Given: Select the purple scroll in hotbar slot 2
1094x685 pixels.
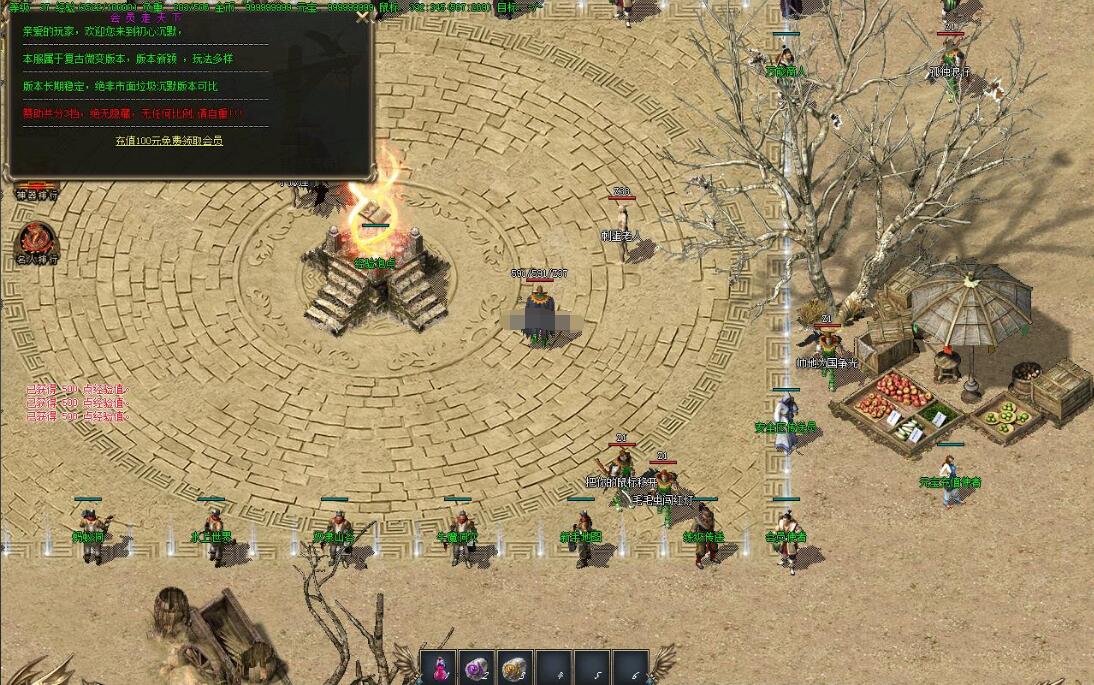Looking at the screenshot, I should [476, 668].
